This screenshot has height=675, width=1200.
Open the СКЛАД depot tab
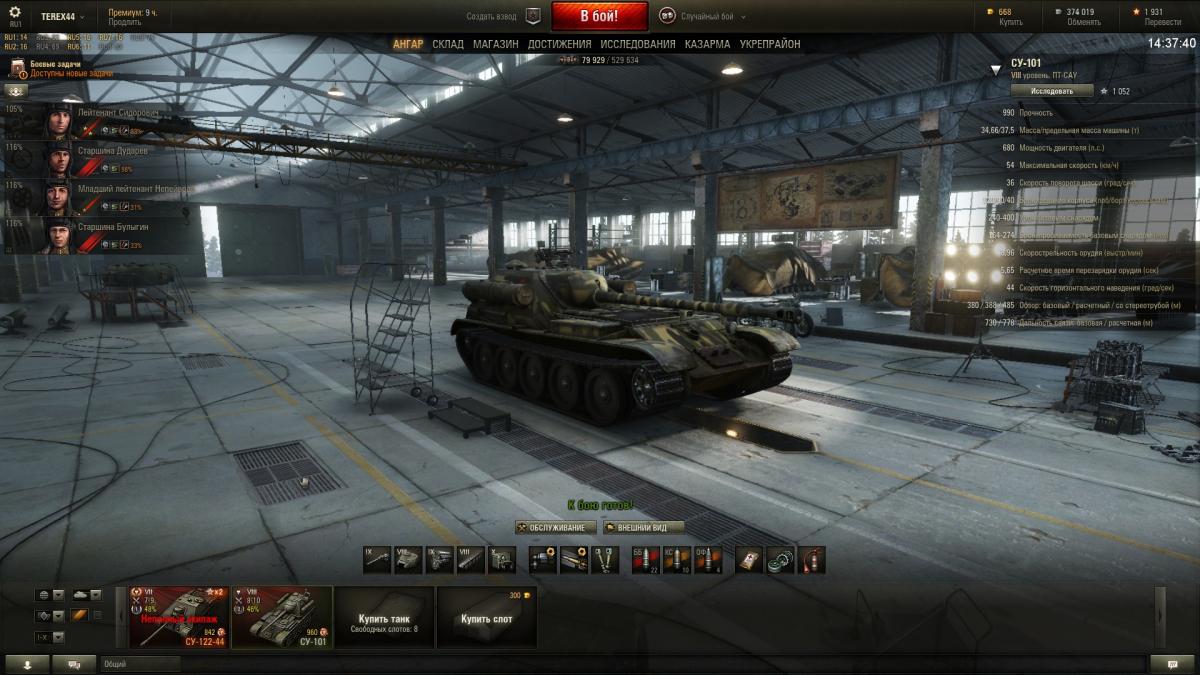point(448,44)
